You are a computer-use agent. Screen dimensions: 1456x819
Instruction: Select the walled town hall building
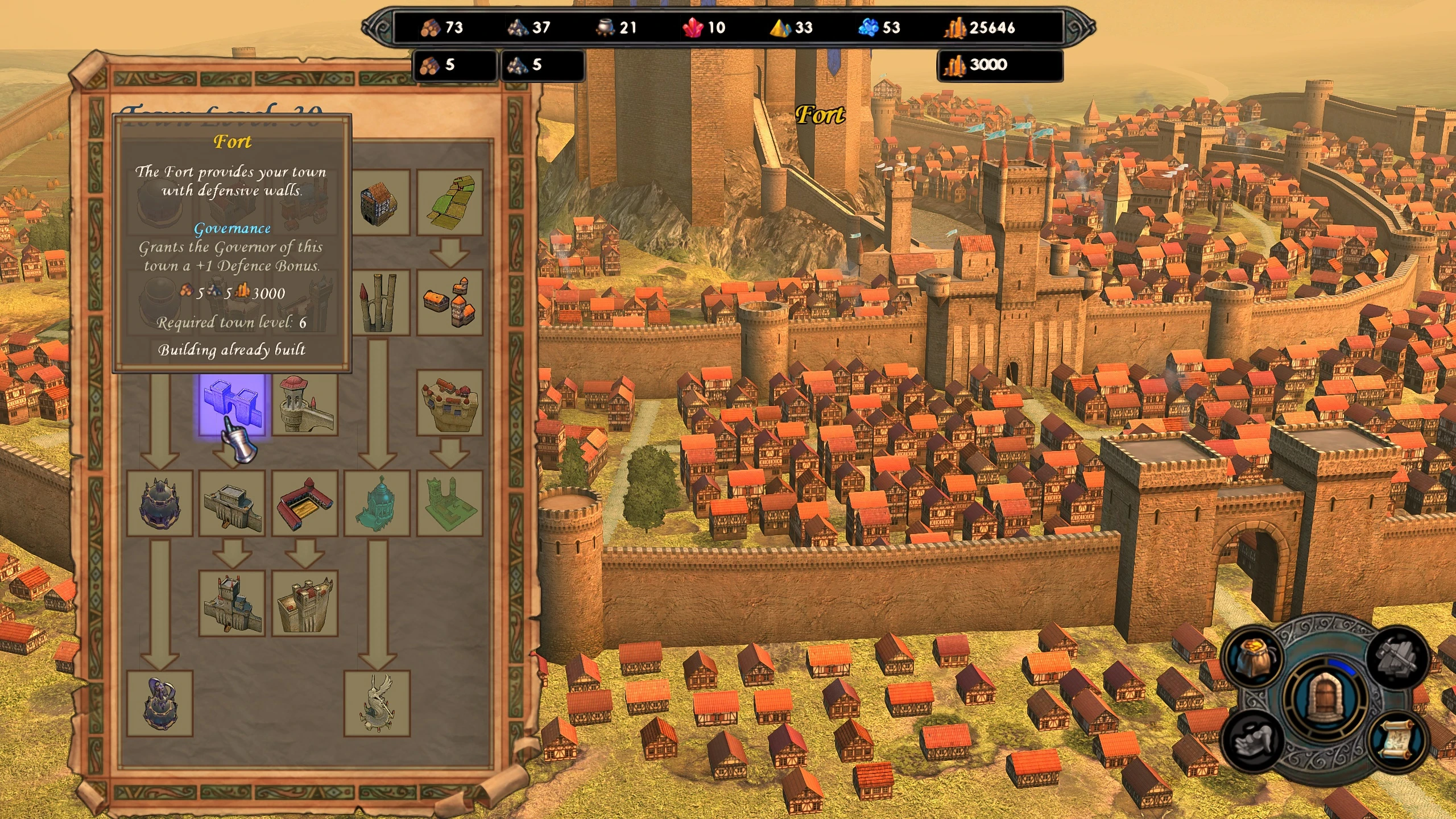pos(450,403)
